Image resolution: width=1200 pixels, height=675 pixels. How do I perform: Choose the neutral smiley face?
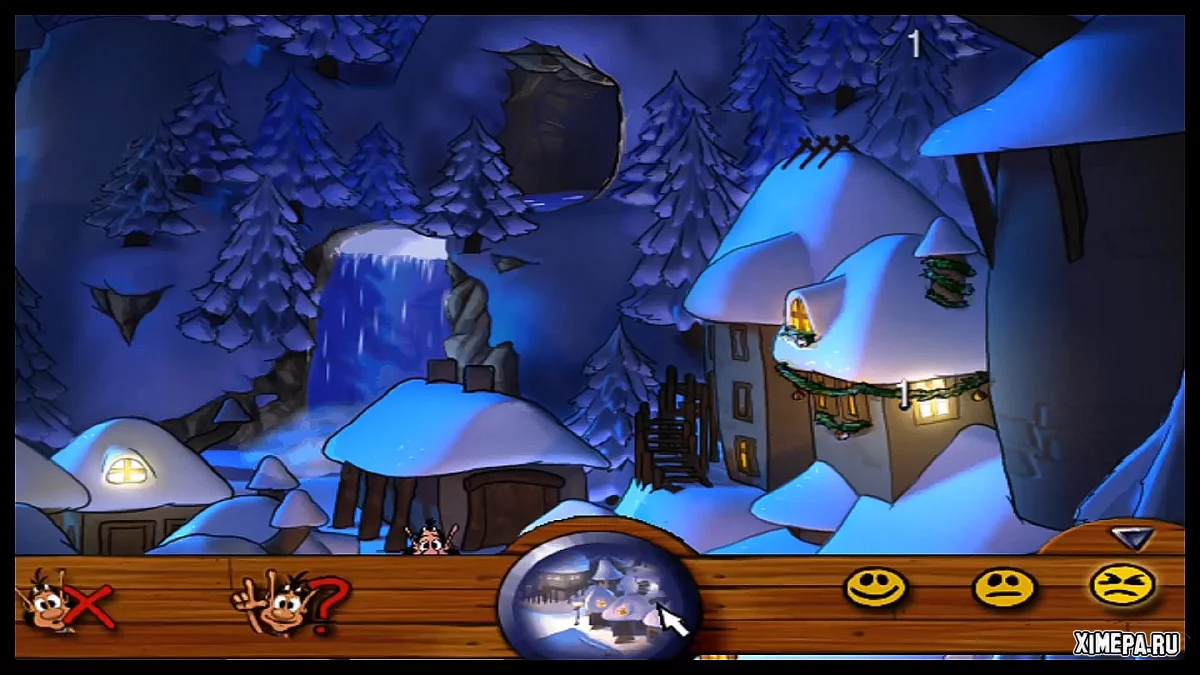1003,587
